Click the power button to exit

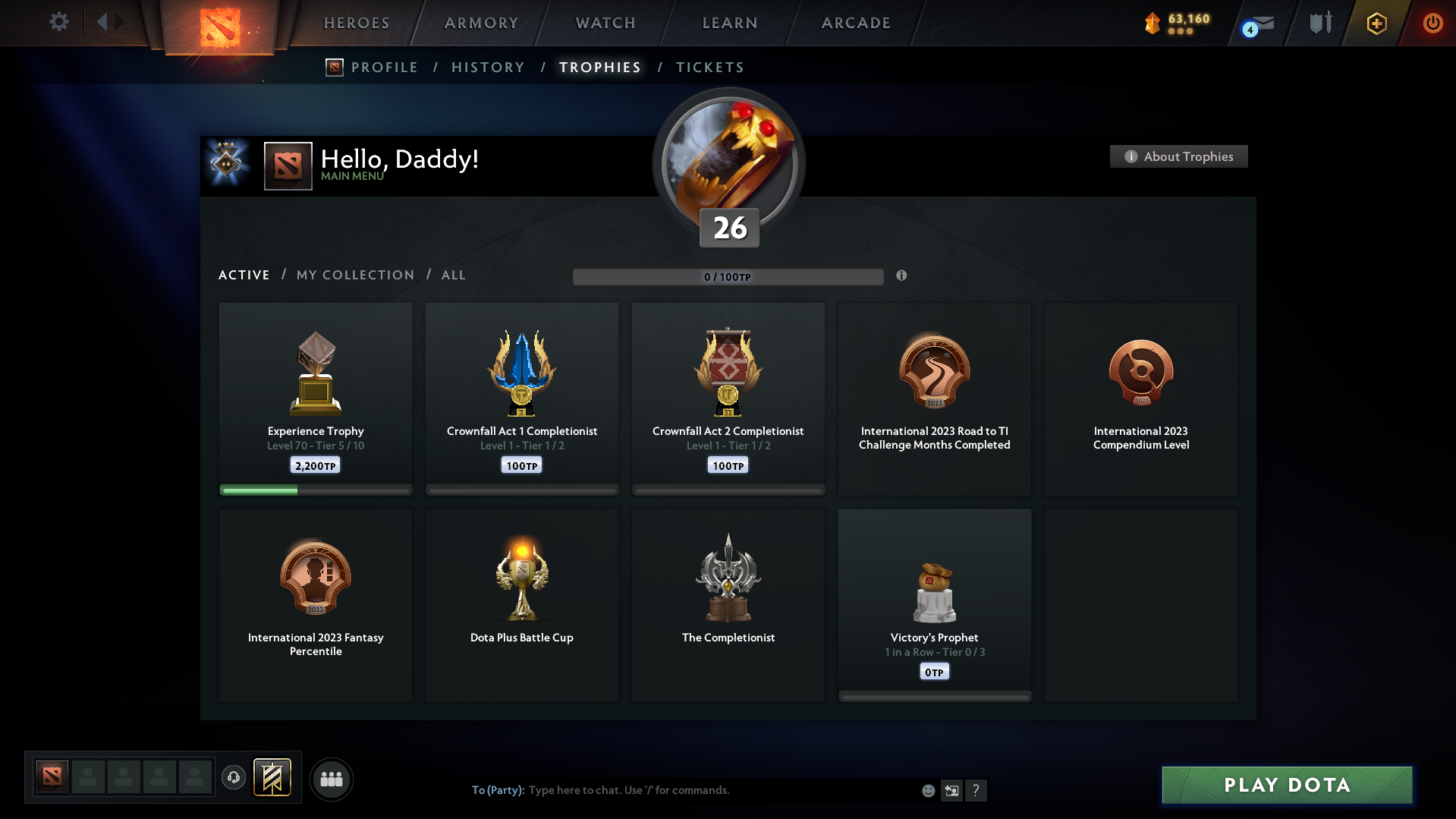(x=1432, y=23)
